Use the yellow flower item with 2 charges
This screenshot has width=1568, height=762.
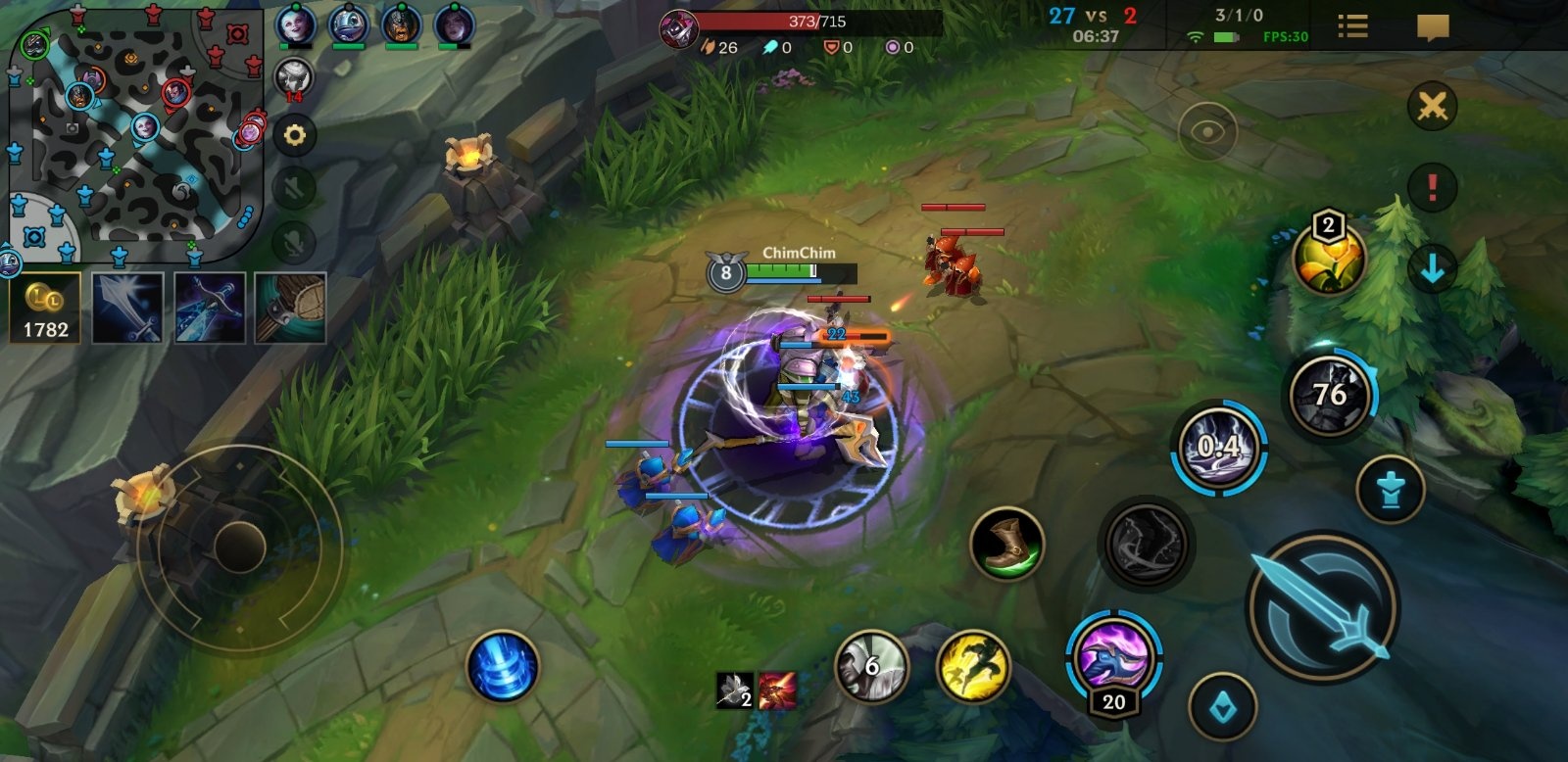(1329, 260)
